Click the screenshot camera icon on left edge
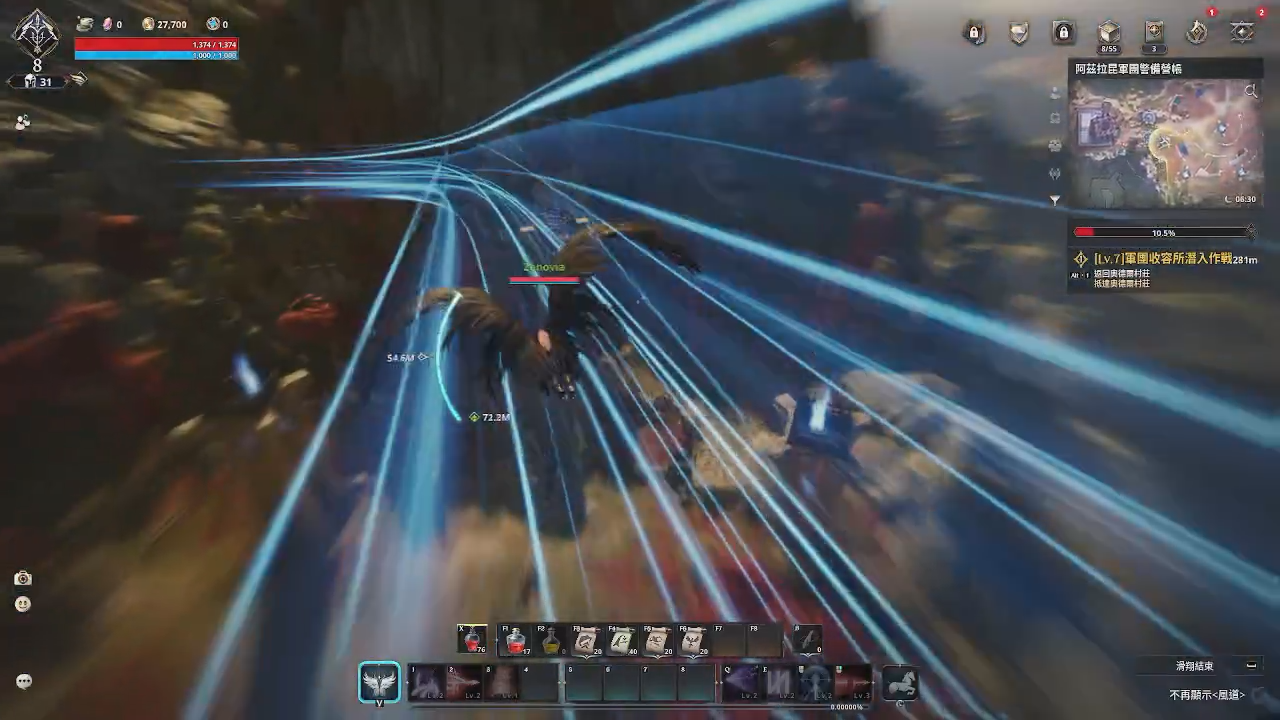The width and height of the screenshot is (1280, 720). pos(23,578)
